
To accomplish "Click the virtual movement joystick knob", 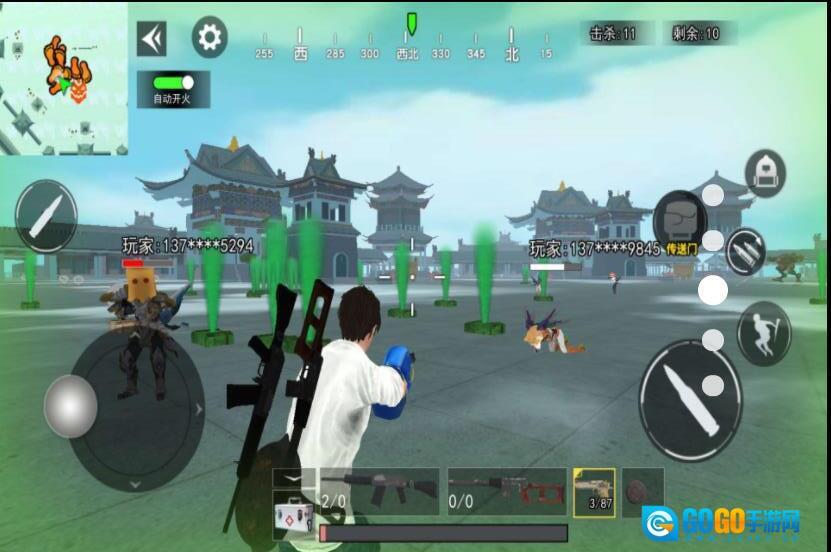I will point(70,405).
